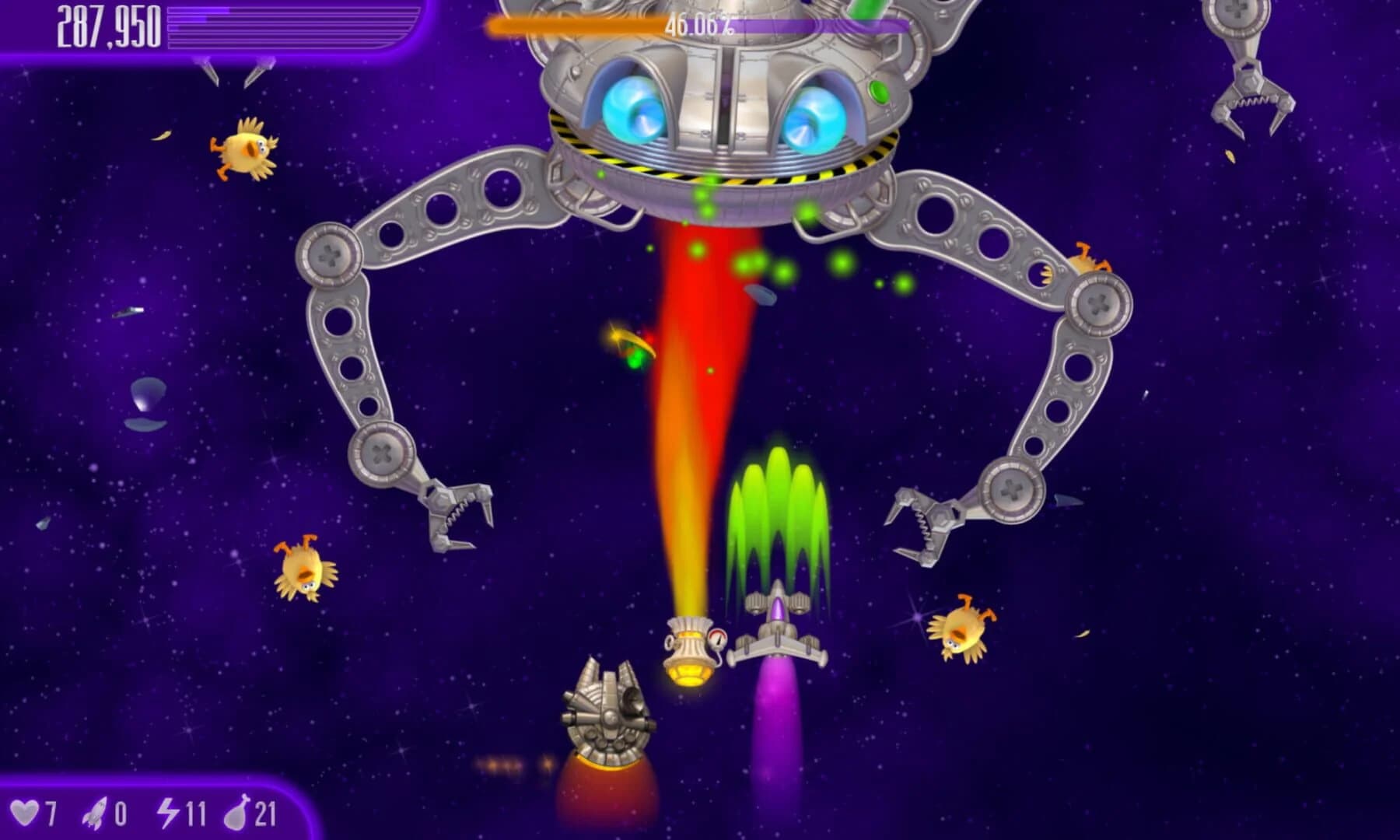Image resolution: width=1400 pixels, height=840 pixels.
Task: Click the chicken on the right claw arm
Action: click(x=1085, y=261)
